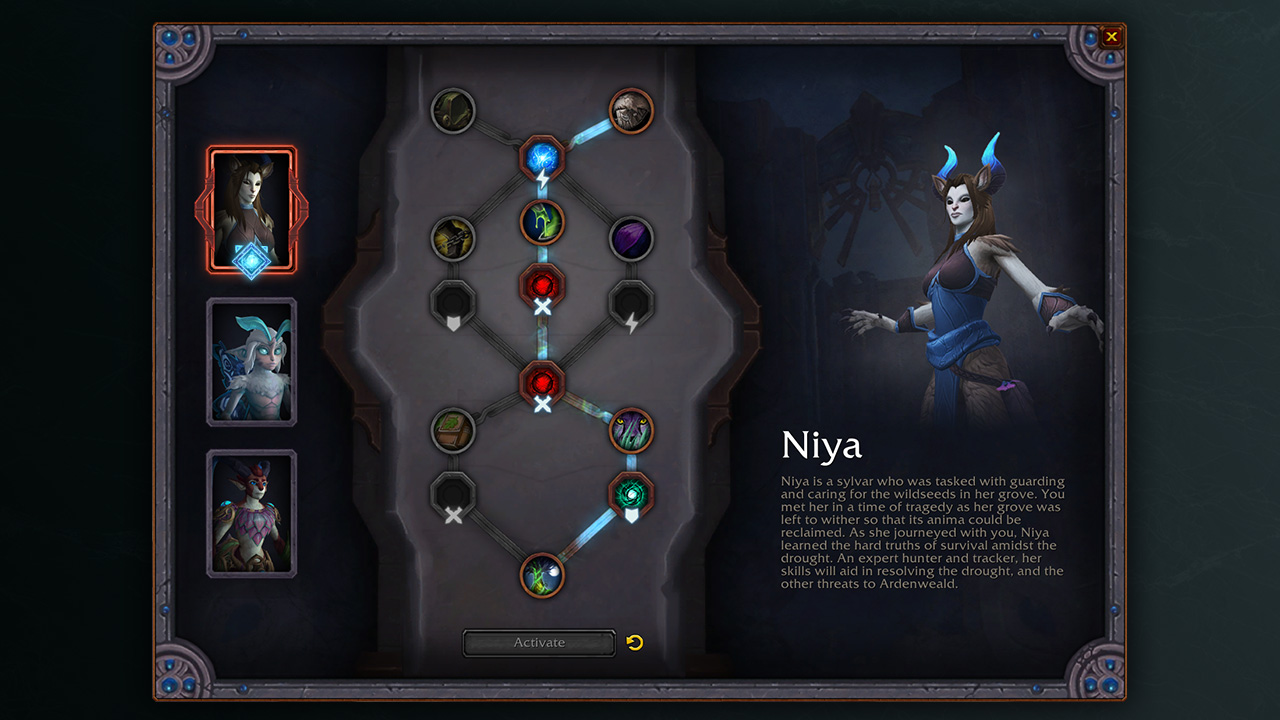Select the glowing blue-green sprite trait node
This screenshot has width=1280, height=720.
click(543, 575)
